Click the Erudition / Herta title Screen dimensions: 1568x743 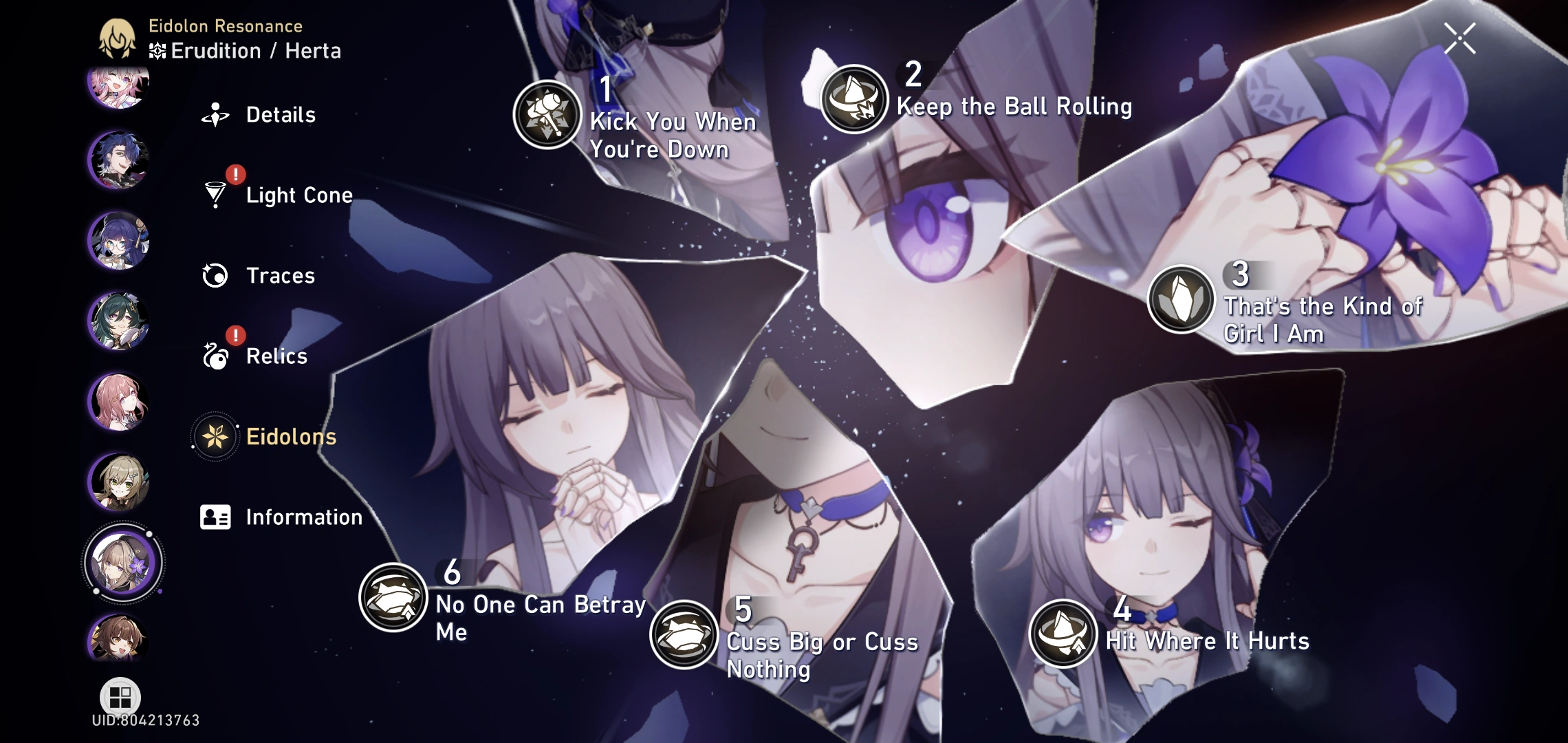[x=254, y=50]
